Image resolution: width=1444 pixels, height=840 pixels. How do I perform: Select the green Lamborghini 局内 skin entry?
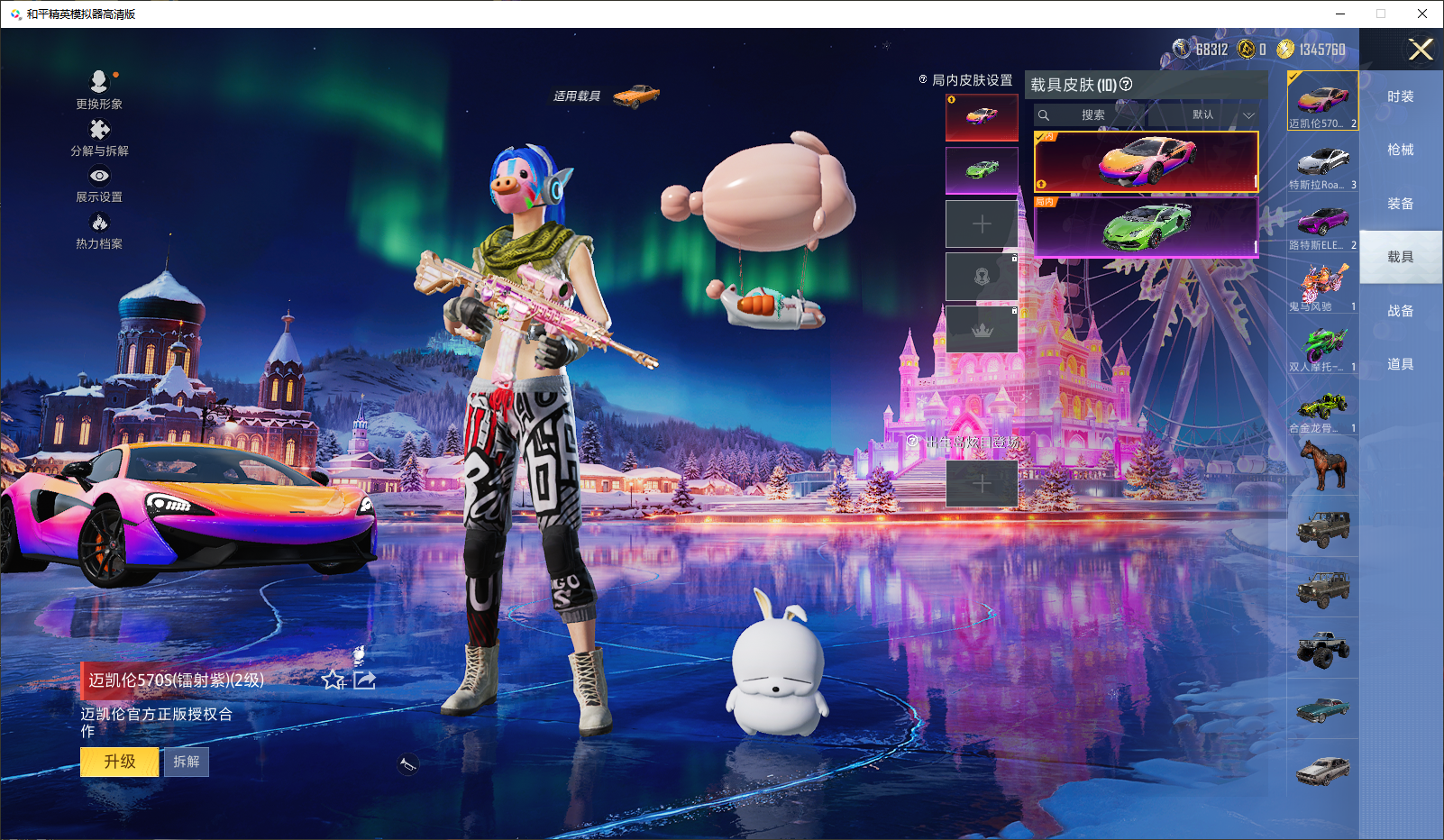1146,226
